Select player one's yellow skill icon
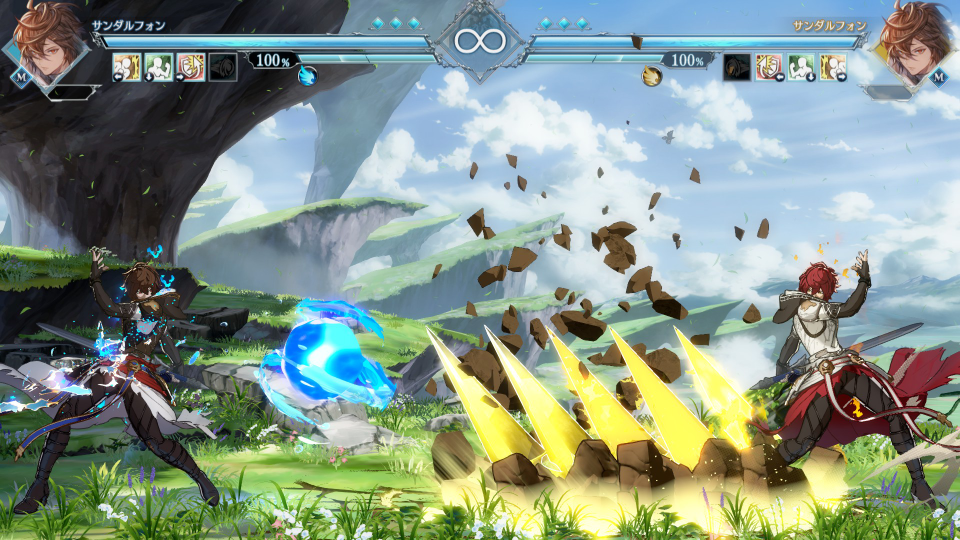Viewport: 960px width, 540px height. pos(127,67)
